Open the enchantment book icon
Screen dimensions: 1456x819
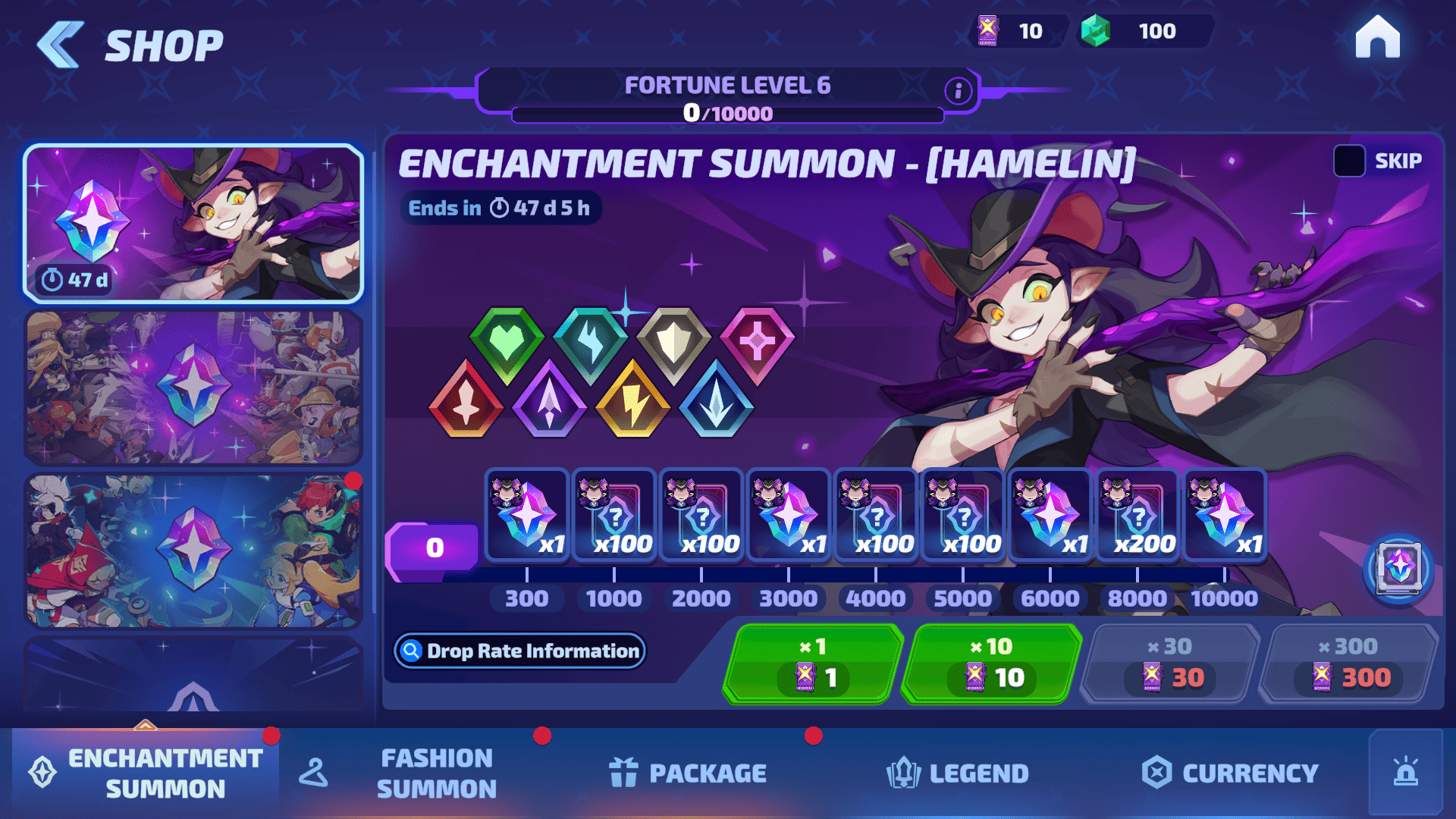tap(1398, 567)
